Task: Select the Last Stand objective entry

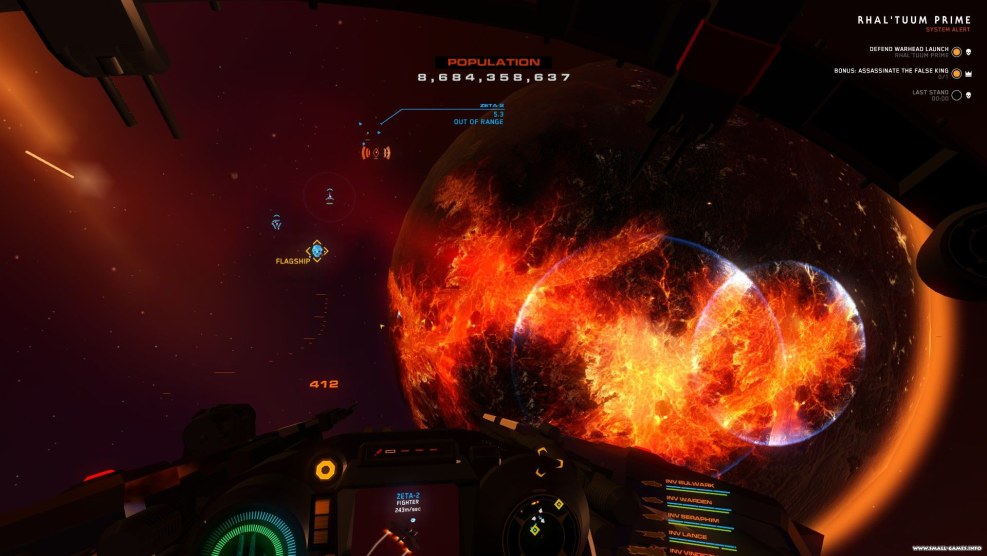Action: point(930,95)
